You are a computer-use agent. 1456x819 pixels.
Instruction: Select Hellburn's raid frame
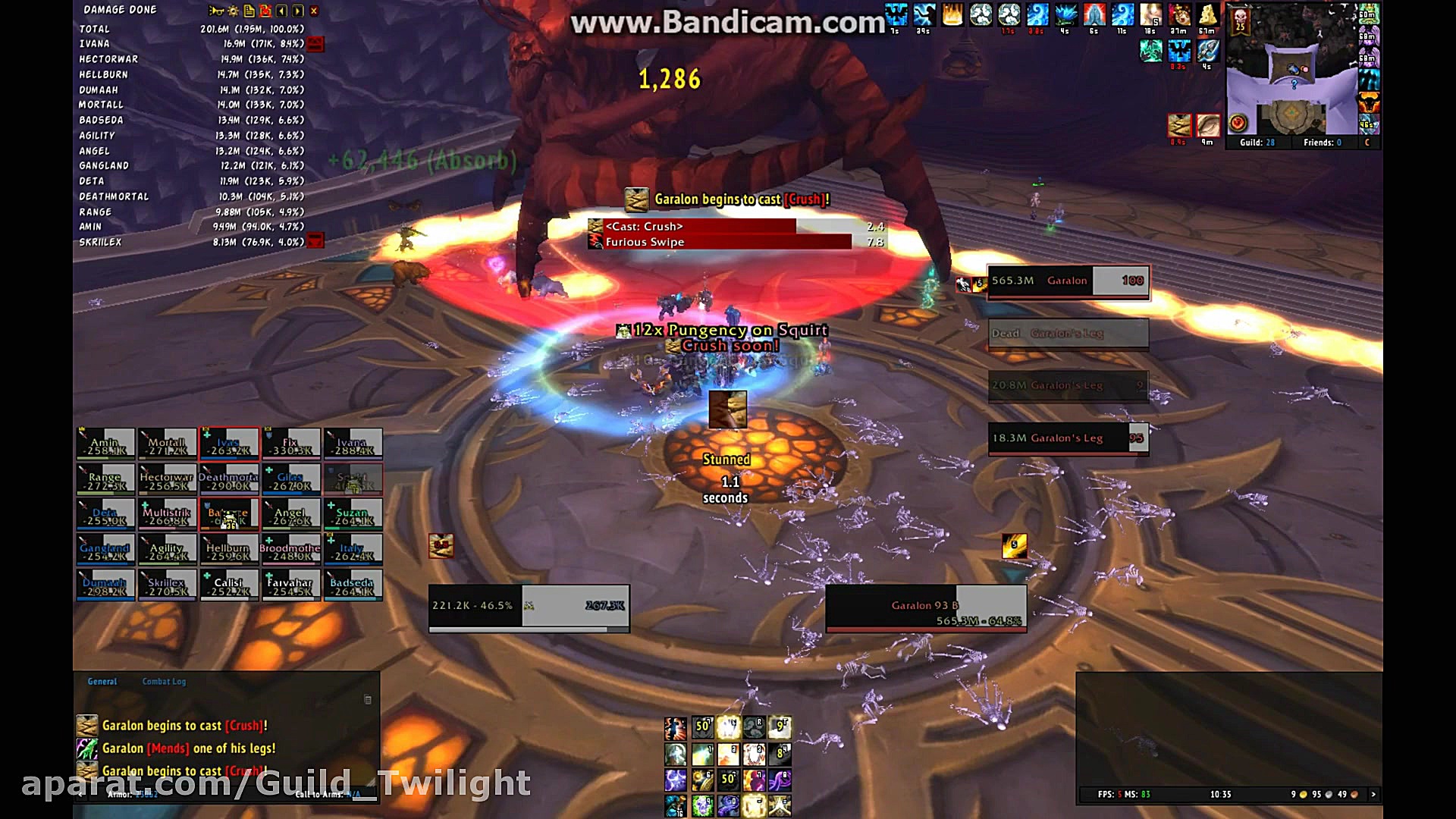pyautogui.click(x=229, y=548)
